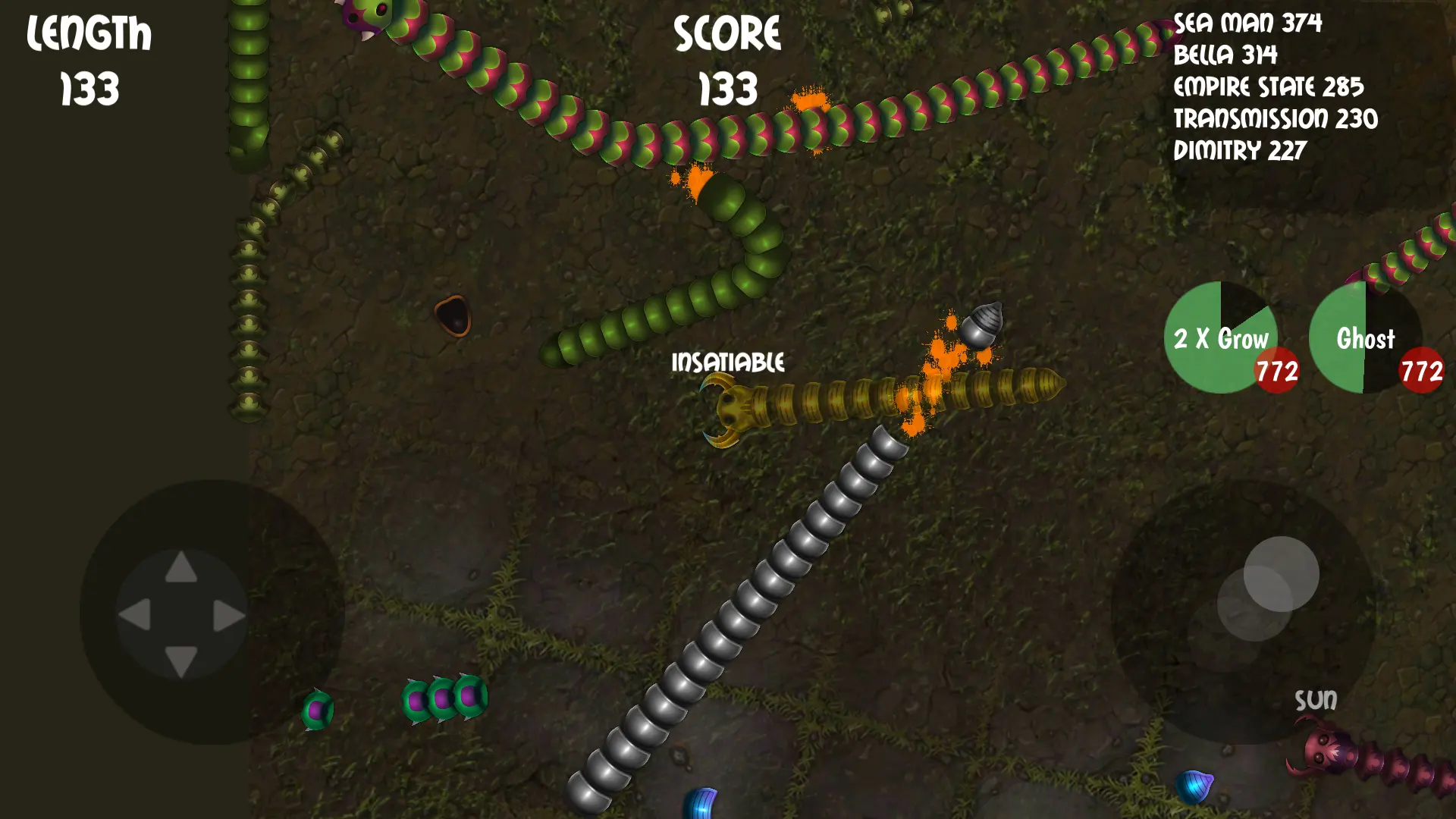Touch the virtual joystick thumb knob
The width and height of the screenshot is (1456, 819).
1281,574
